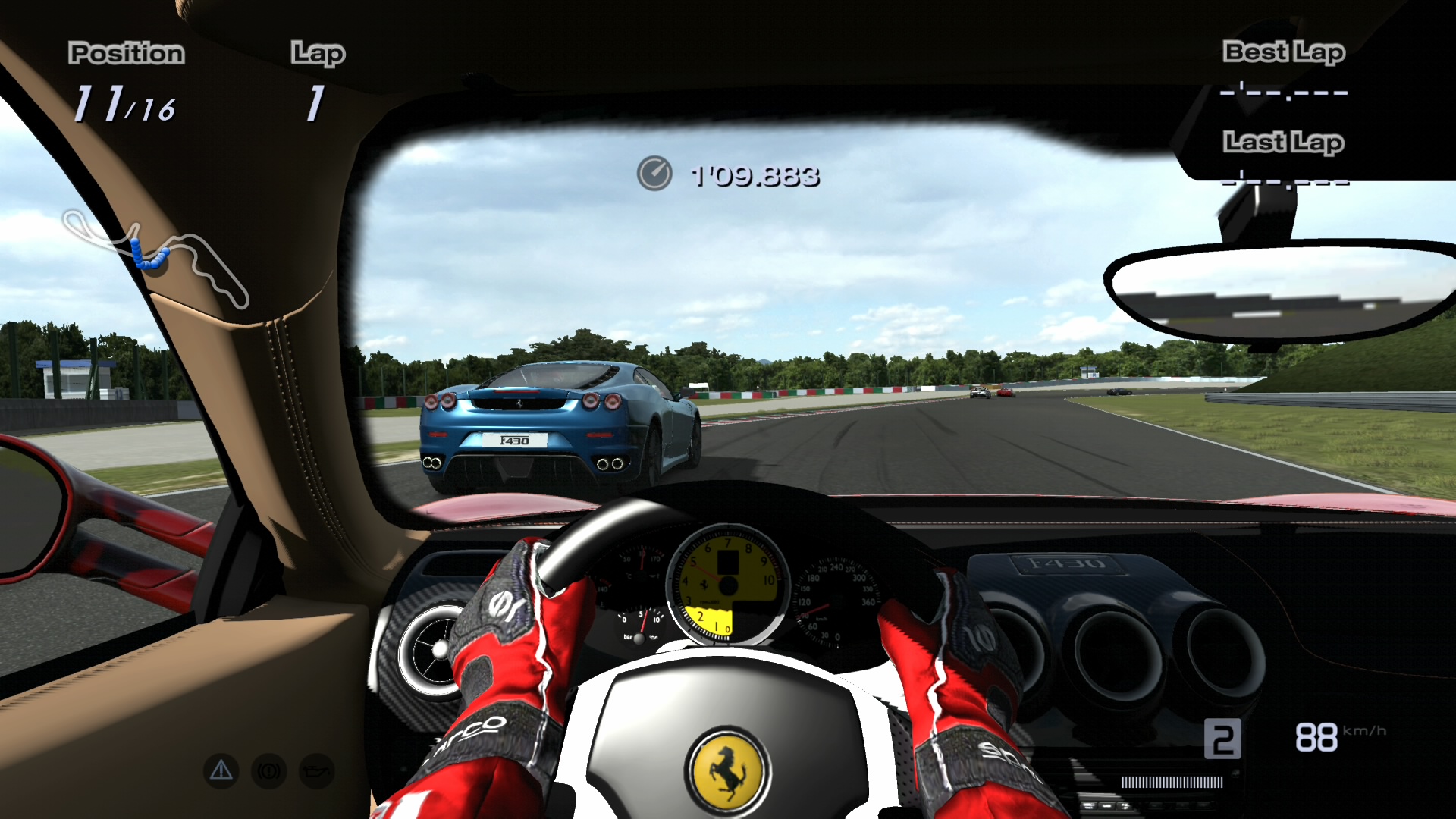Select the oil can indicator icon
Viewport: 1456px width, 819px height.
click(317, 771)
